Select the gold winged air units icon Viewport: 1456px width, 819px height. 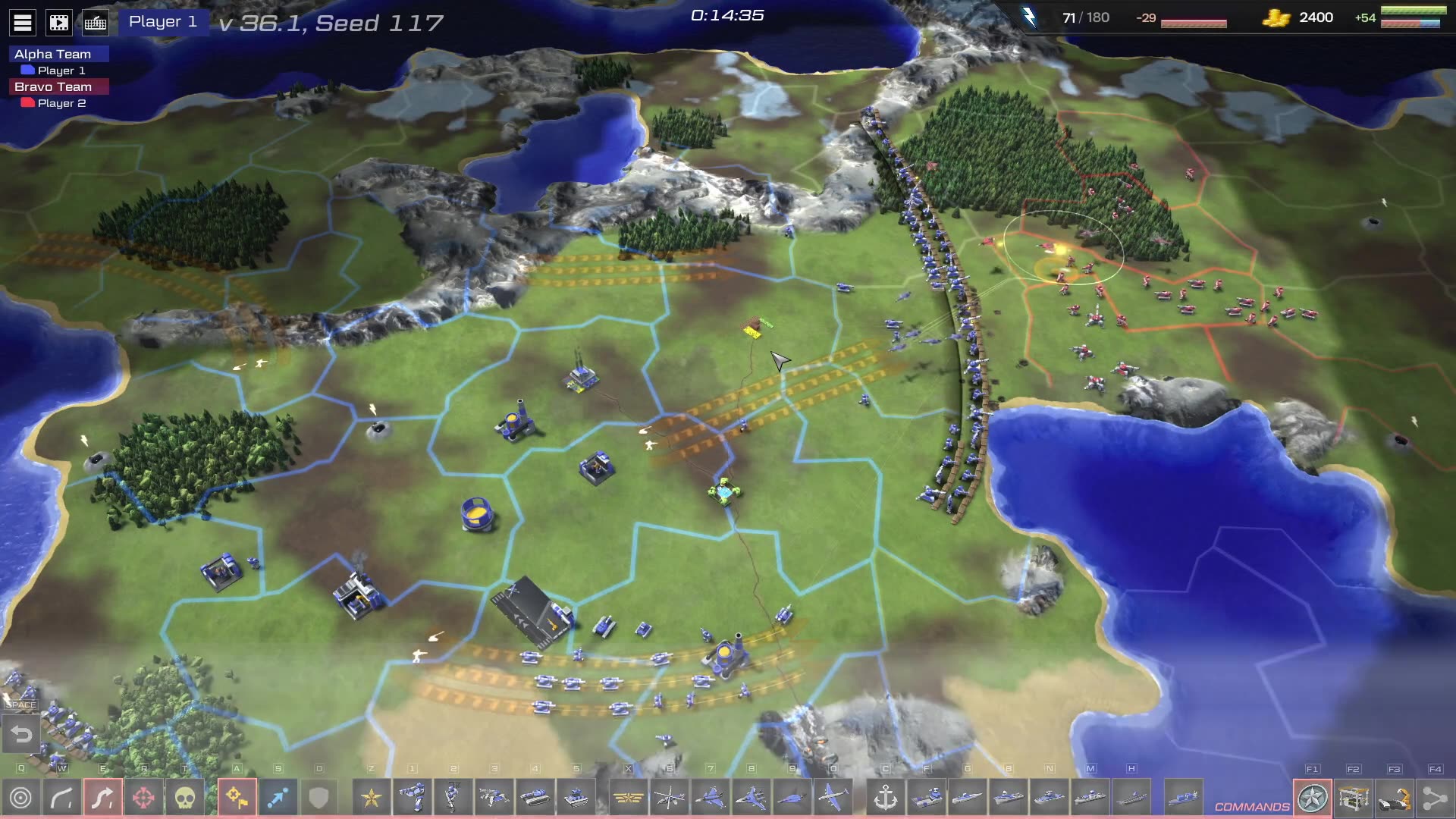[x=629, y=798]
